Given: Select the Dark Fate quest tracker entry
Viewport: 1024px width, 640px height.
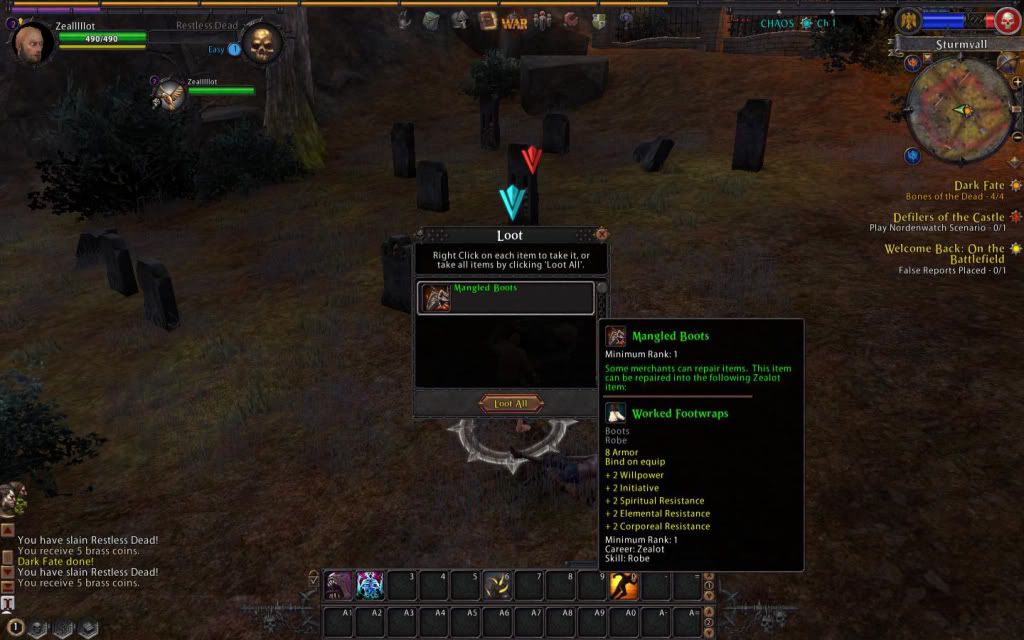Looking at the screenshot, I should pos(978,186).
